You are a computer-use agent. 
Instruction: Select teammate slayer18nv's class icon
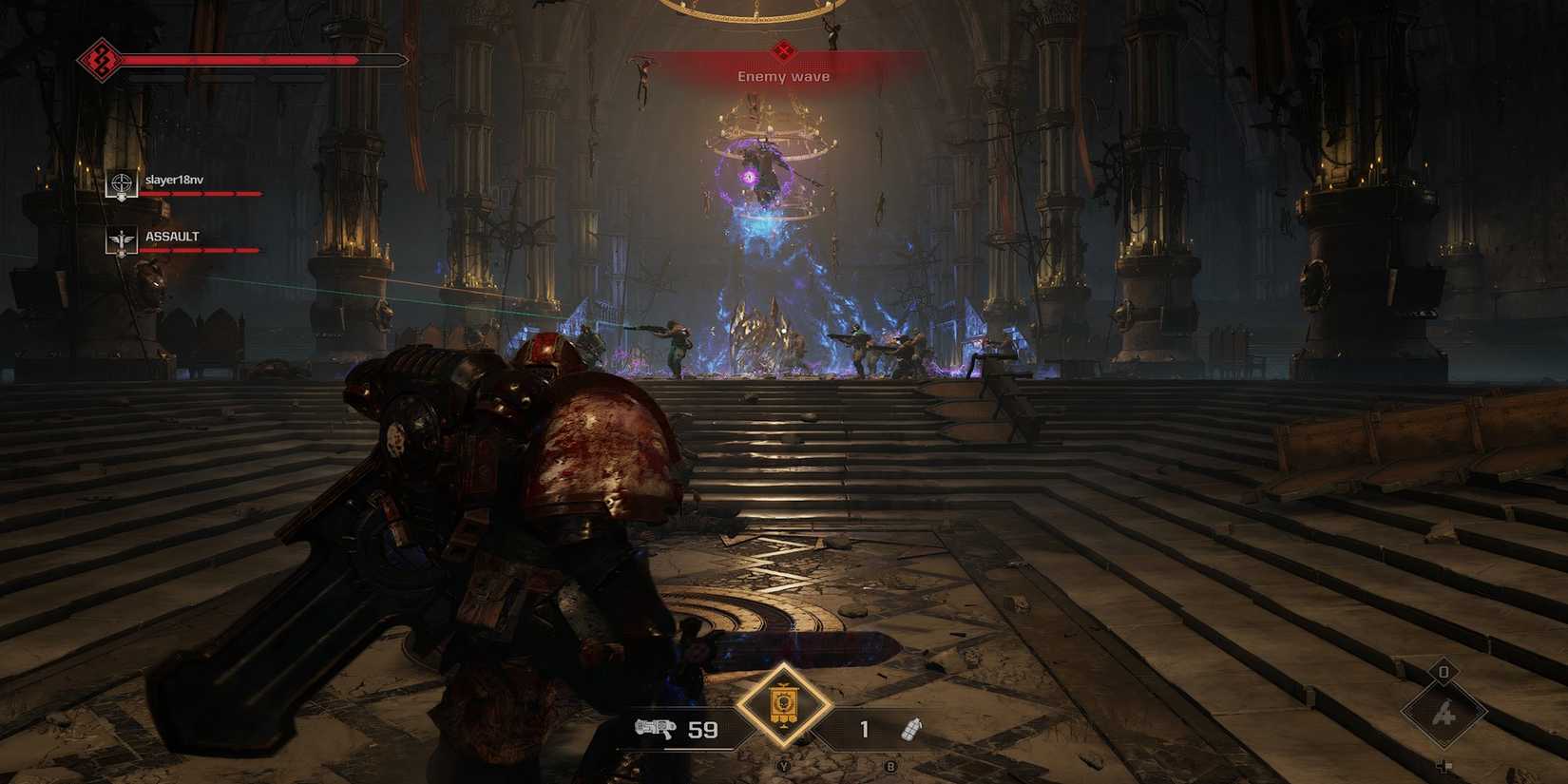point(121,183)
